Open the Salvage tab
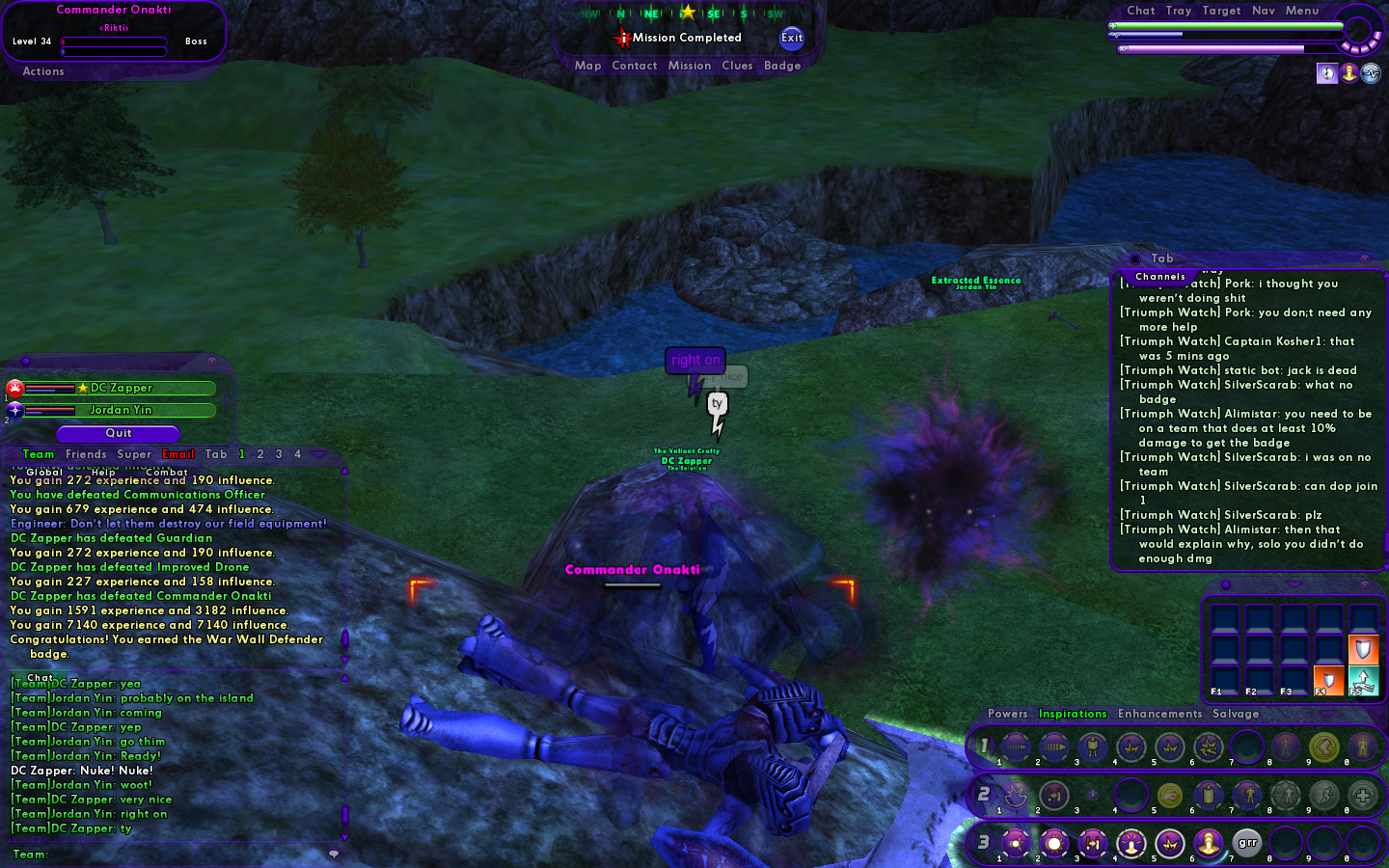This screenshot has height=868, width=1389. (1236, 714)
